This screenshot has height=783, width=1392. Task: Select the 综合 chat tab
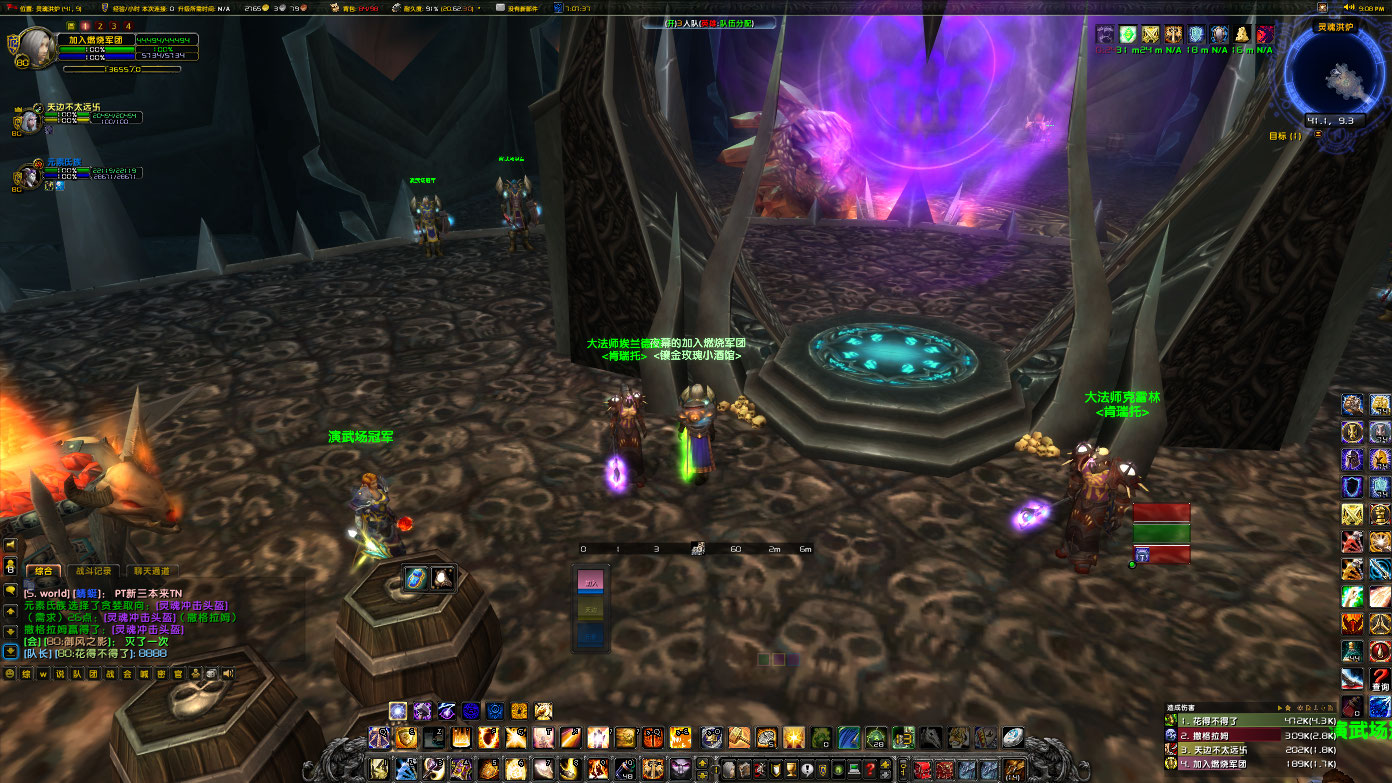click(x=44, y=571)
